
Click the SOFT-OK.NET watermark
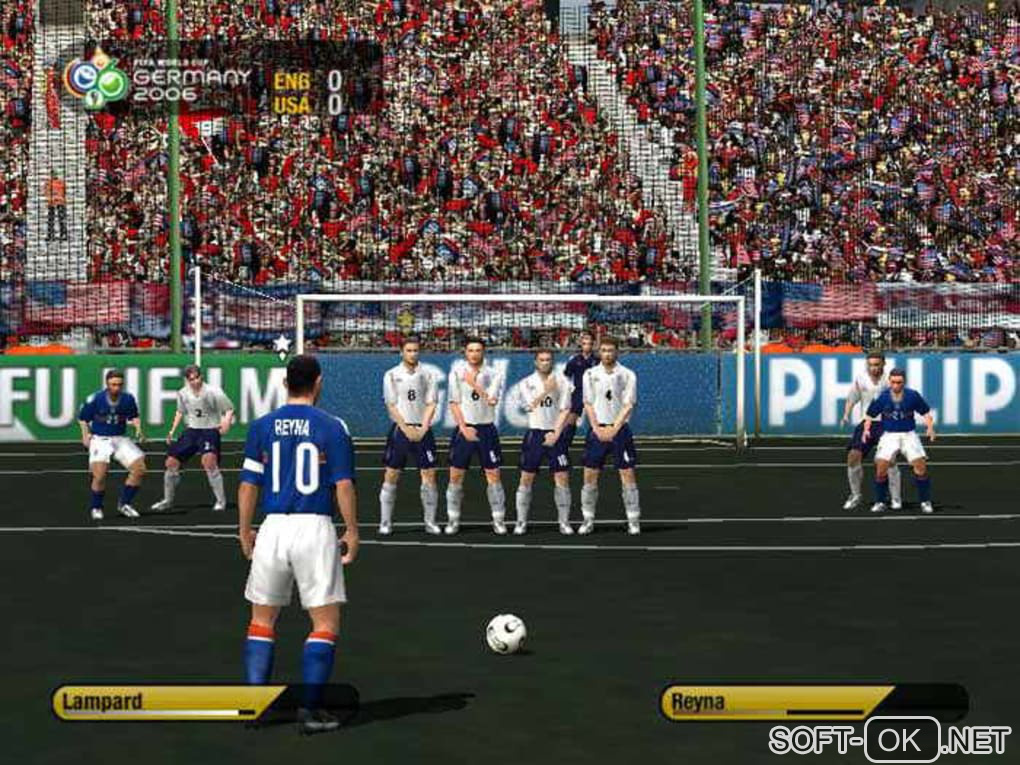(889, 740)
